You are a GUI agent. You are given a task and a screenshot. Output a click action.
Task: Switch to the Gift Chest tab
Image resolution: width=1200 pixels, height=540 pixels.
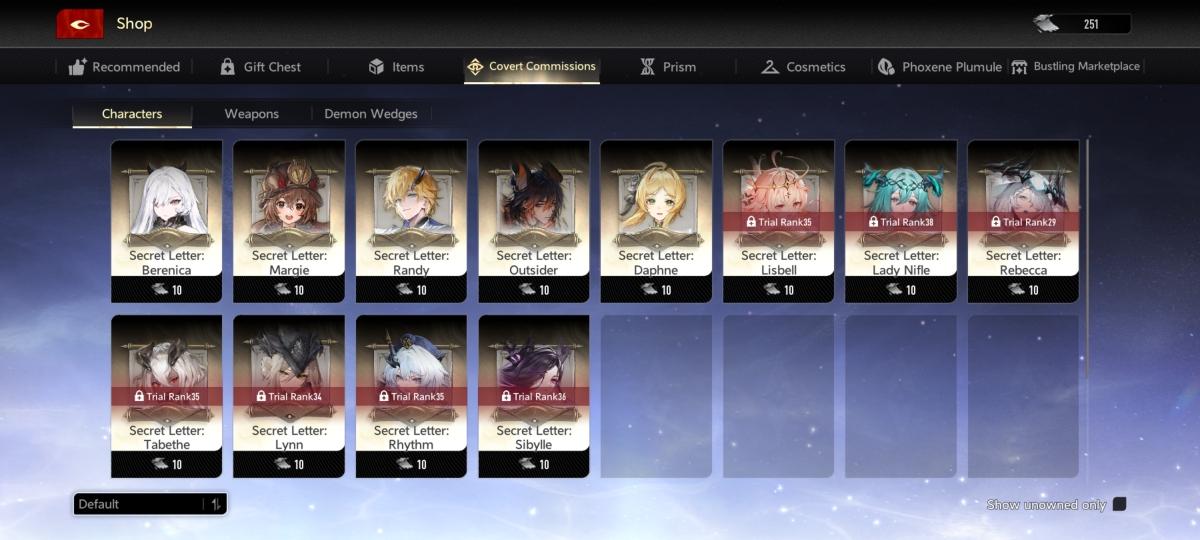(260, 67)
